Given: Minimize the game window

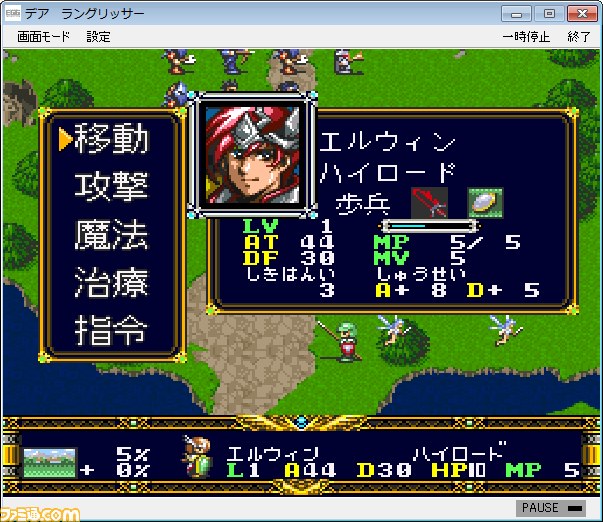Looking at the screenshot, I should [x=517, y=13].
